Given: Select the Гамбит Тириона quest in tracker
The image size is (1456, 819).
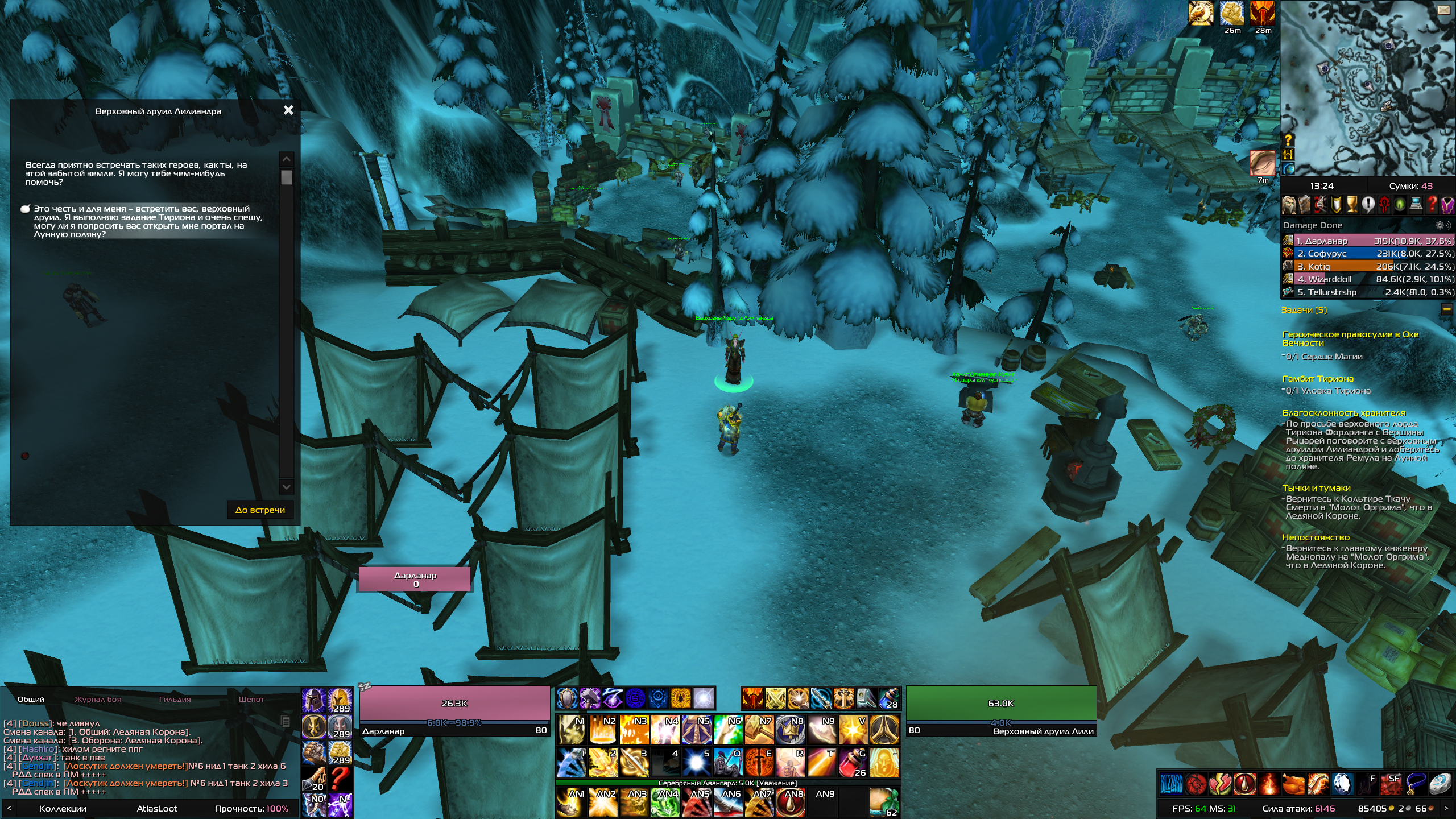Looking at the screenshot, I should [x=1318, y=379].
